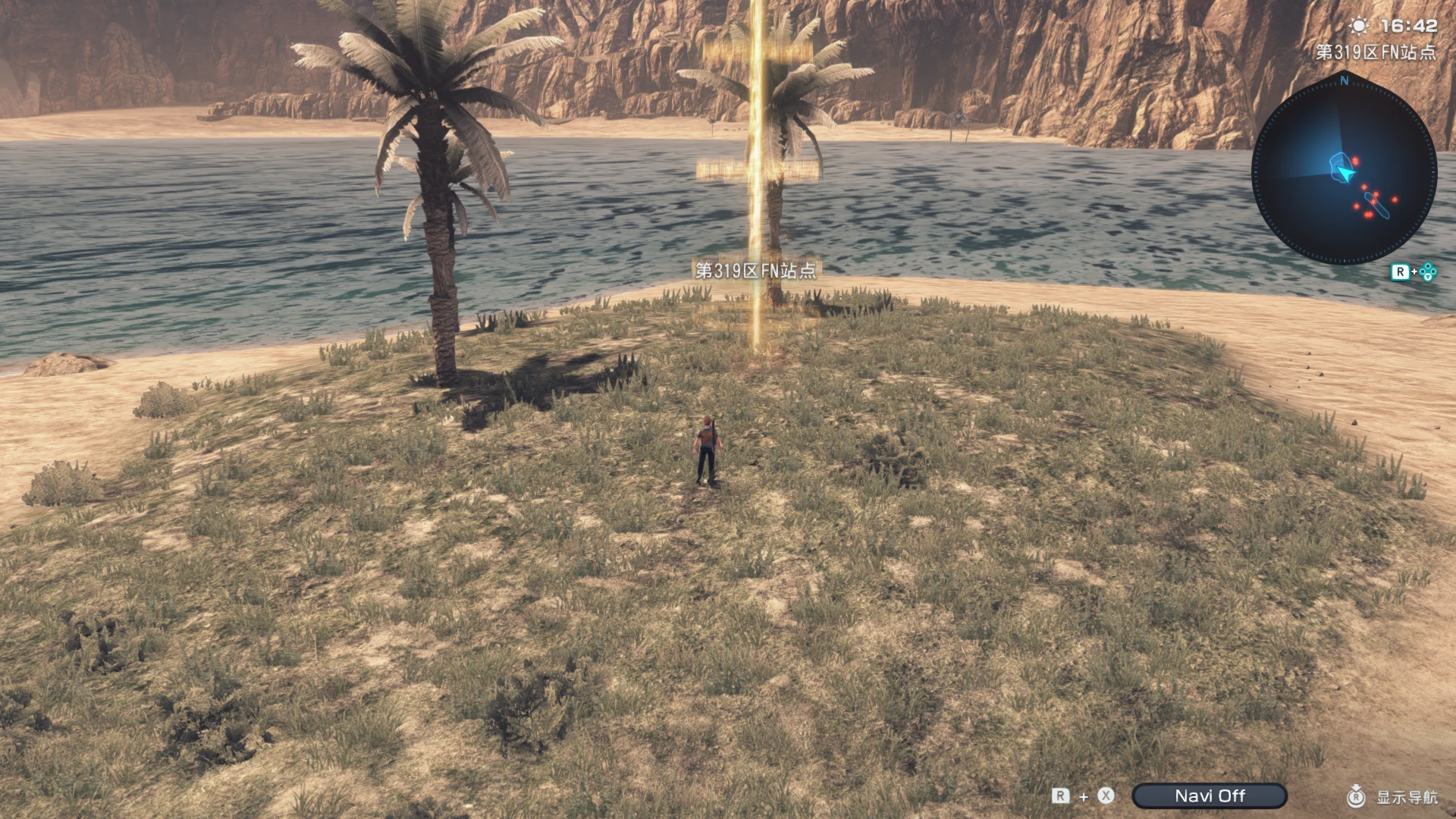Screen dimensions: 1456x819
Task: Click the circled R icon beside 显示导航
Action: click(x=1356, y=796)
